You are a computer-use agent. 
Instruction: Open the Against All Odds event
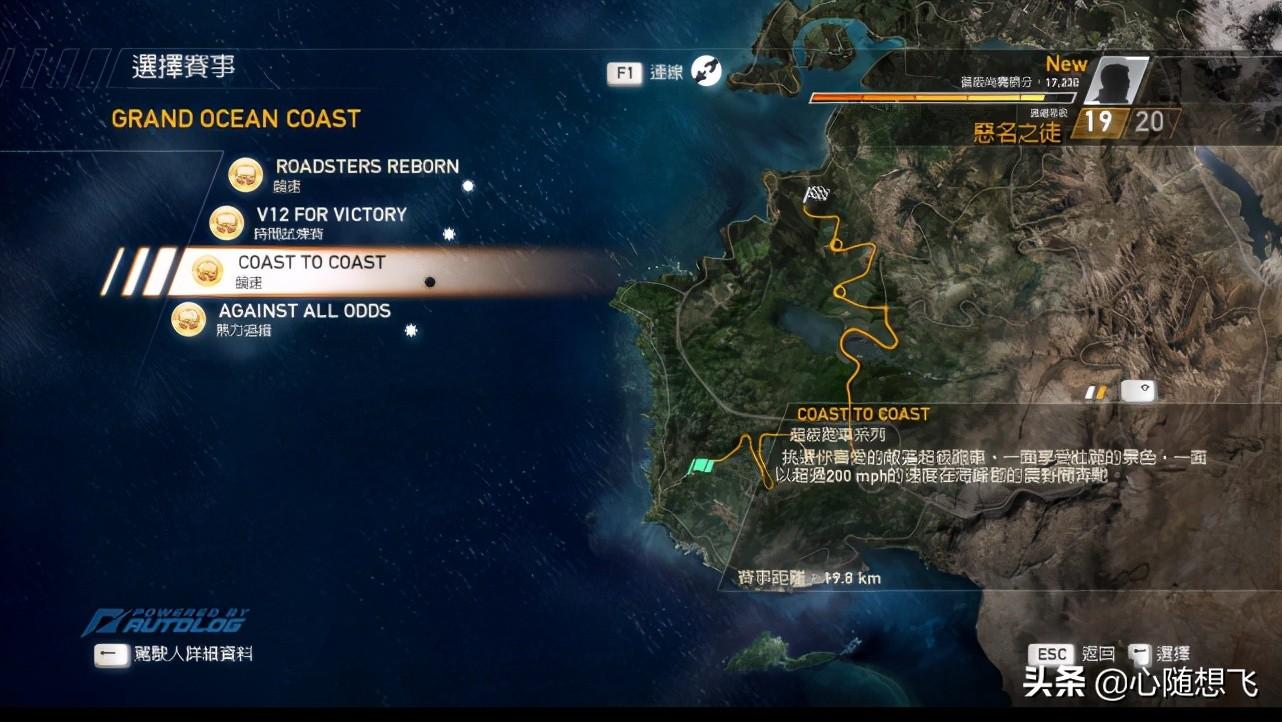(x=304, y=311)
